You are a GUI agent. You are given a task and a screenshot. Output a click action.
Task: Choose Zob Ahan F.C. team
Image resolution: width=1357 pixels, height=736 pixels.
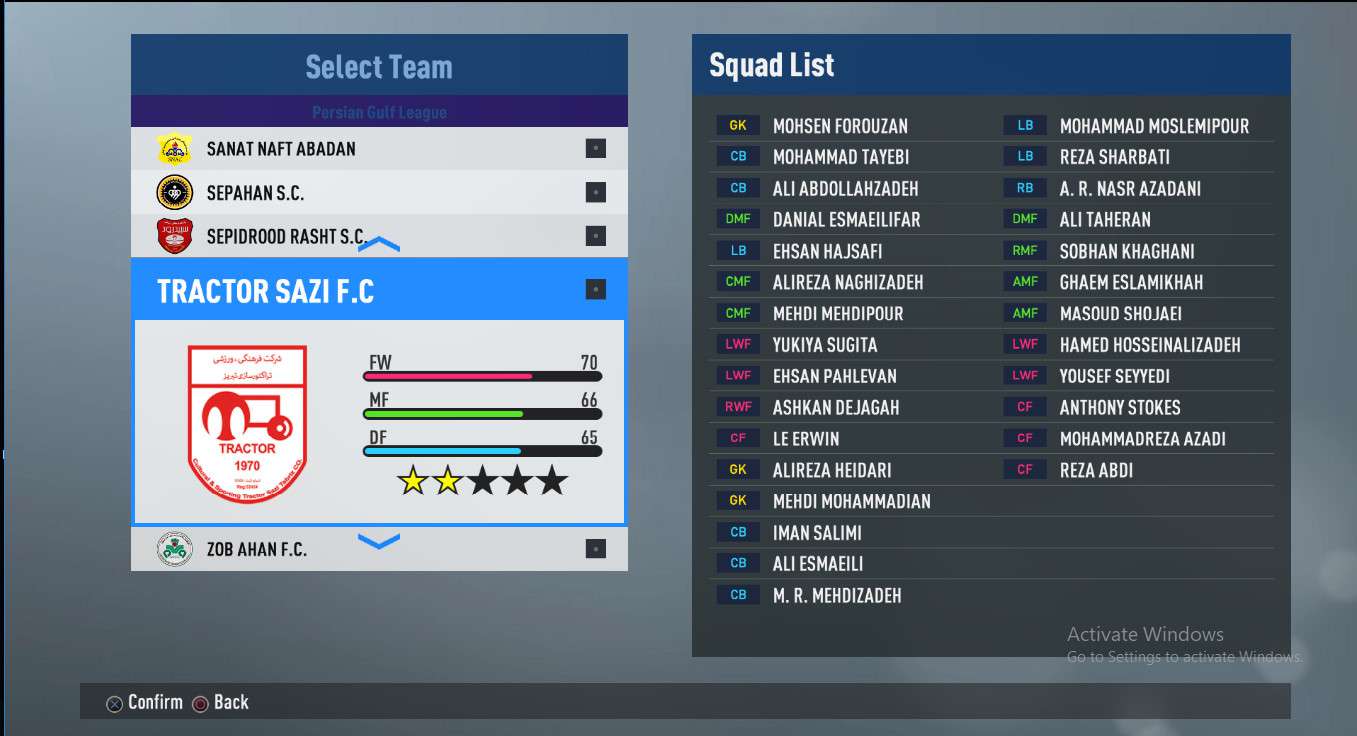pos(257,549)
